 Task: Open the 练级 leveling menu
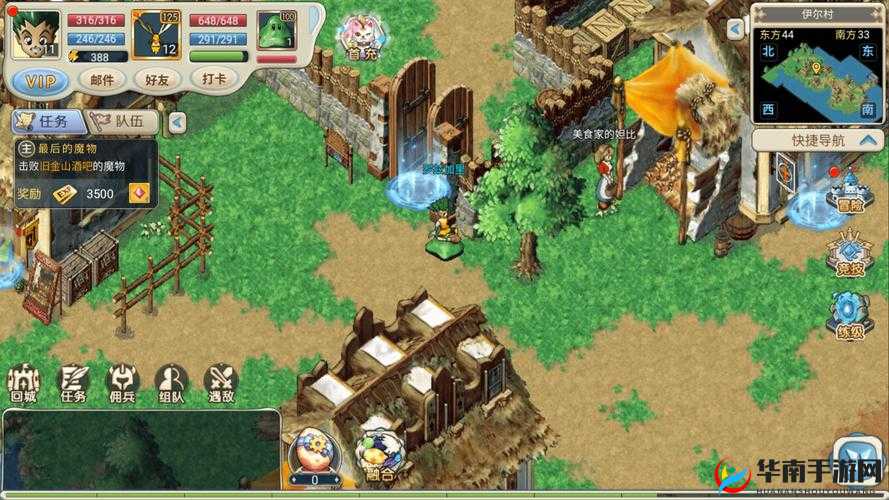(x=850, y=316)
